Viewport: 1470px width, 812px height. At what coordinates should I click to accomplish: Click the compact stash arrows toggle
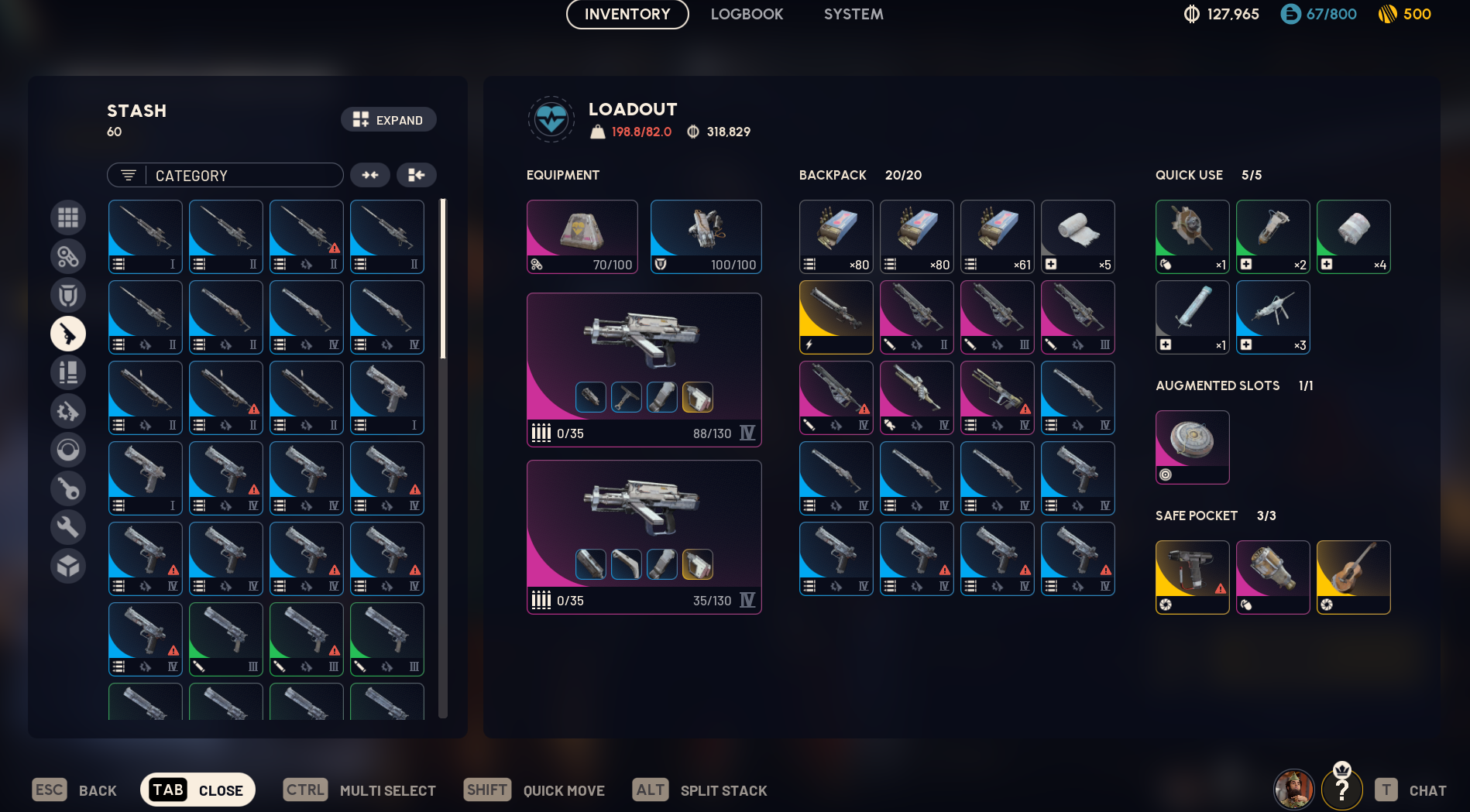370,175
